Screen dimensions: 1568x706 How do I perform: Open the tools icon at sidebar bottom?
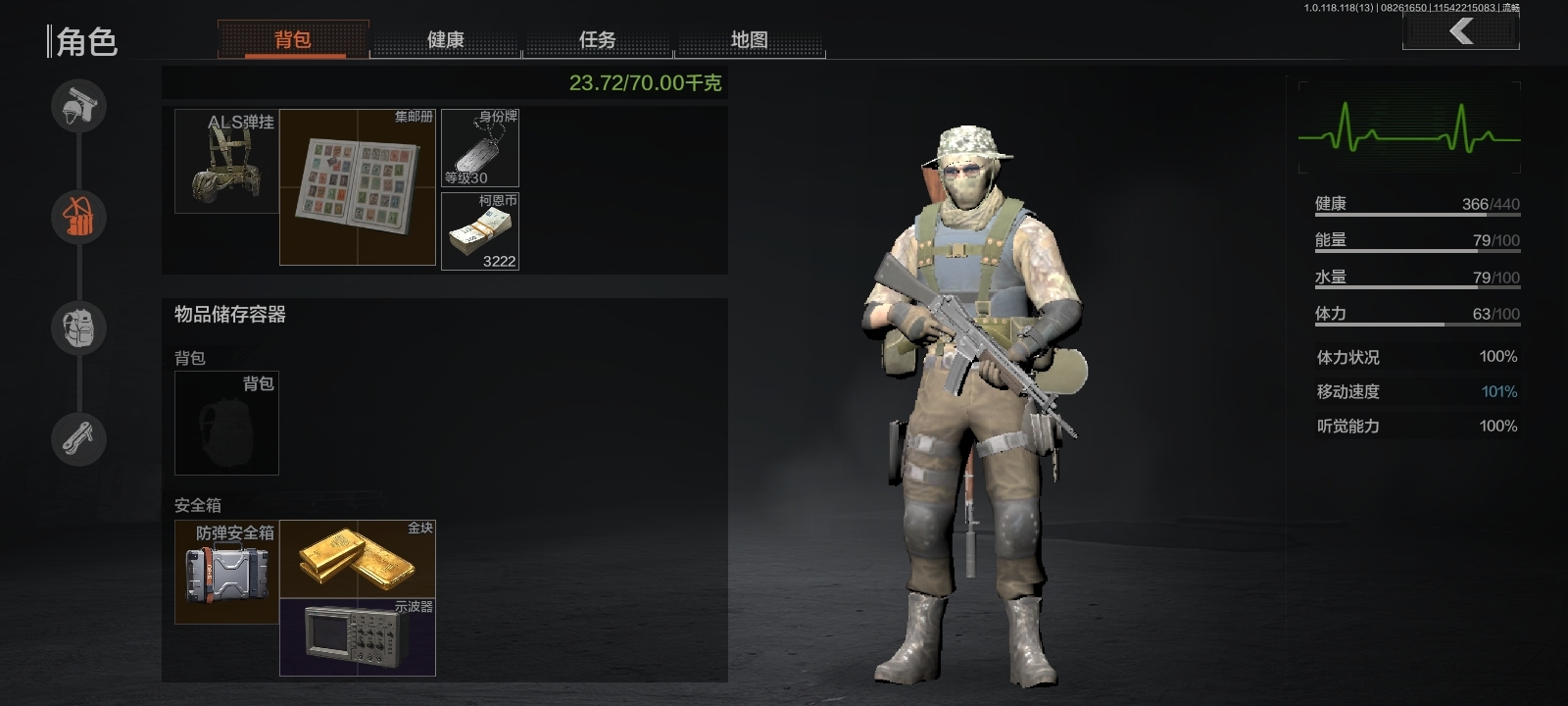point(78,439)
